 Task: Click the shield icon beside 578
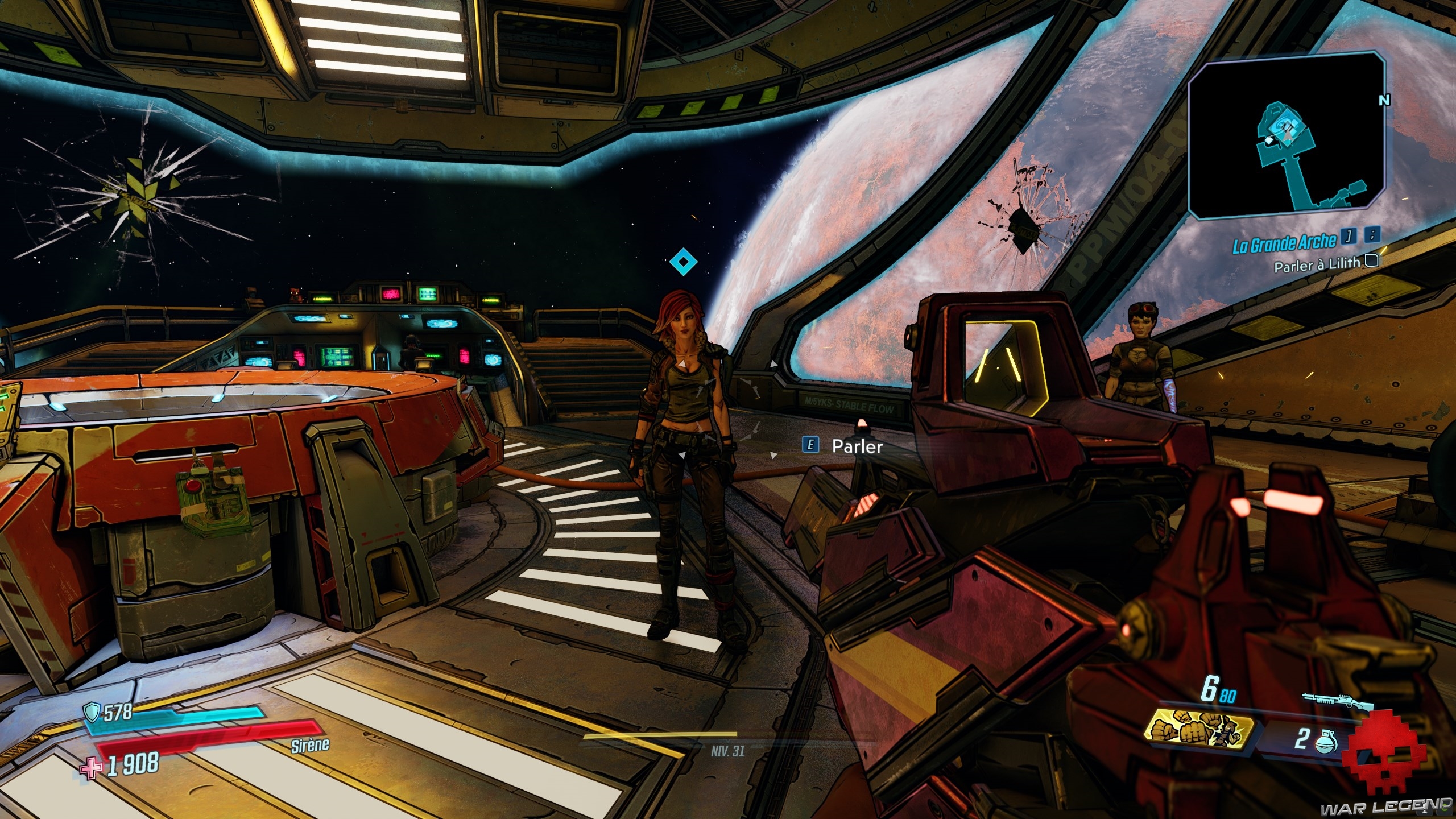pos(92,711)
